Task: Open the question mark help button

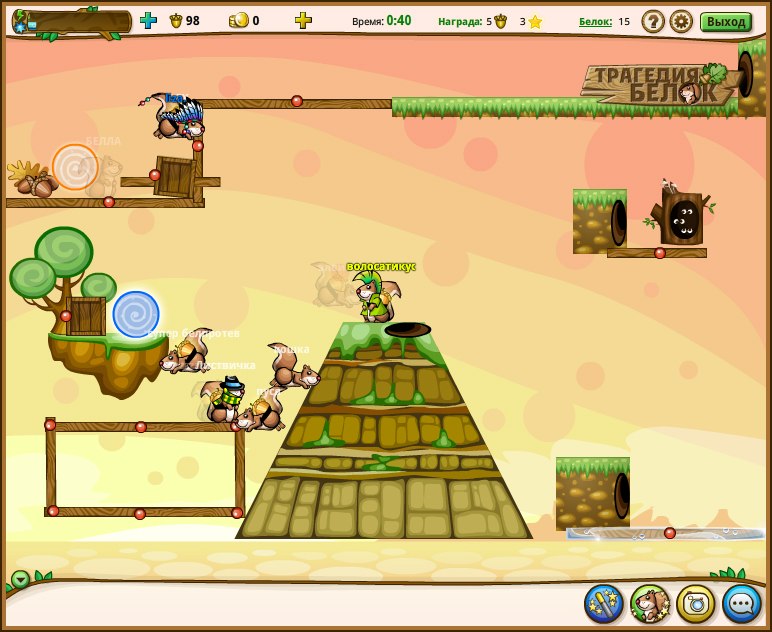Action: pyautogui.click(x=653, y=21)
